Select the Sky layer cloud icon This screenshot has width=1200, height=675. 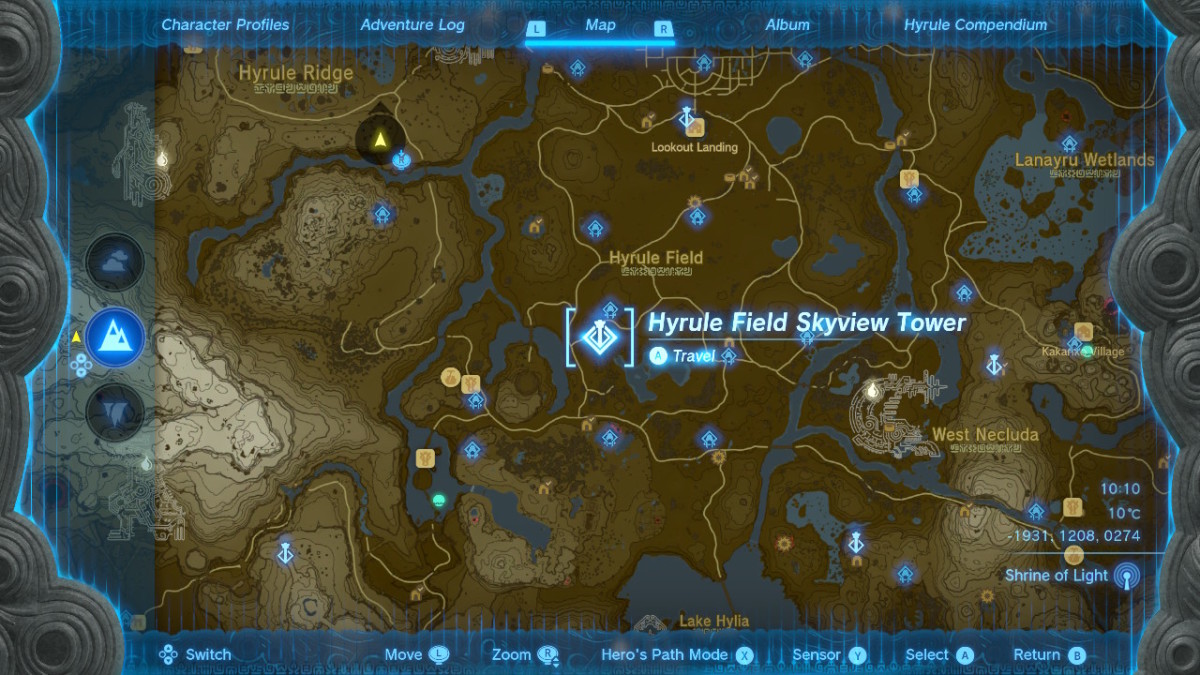(x=115, y=262)
